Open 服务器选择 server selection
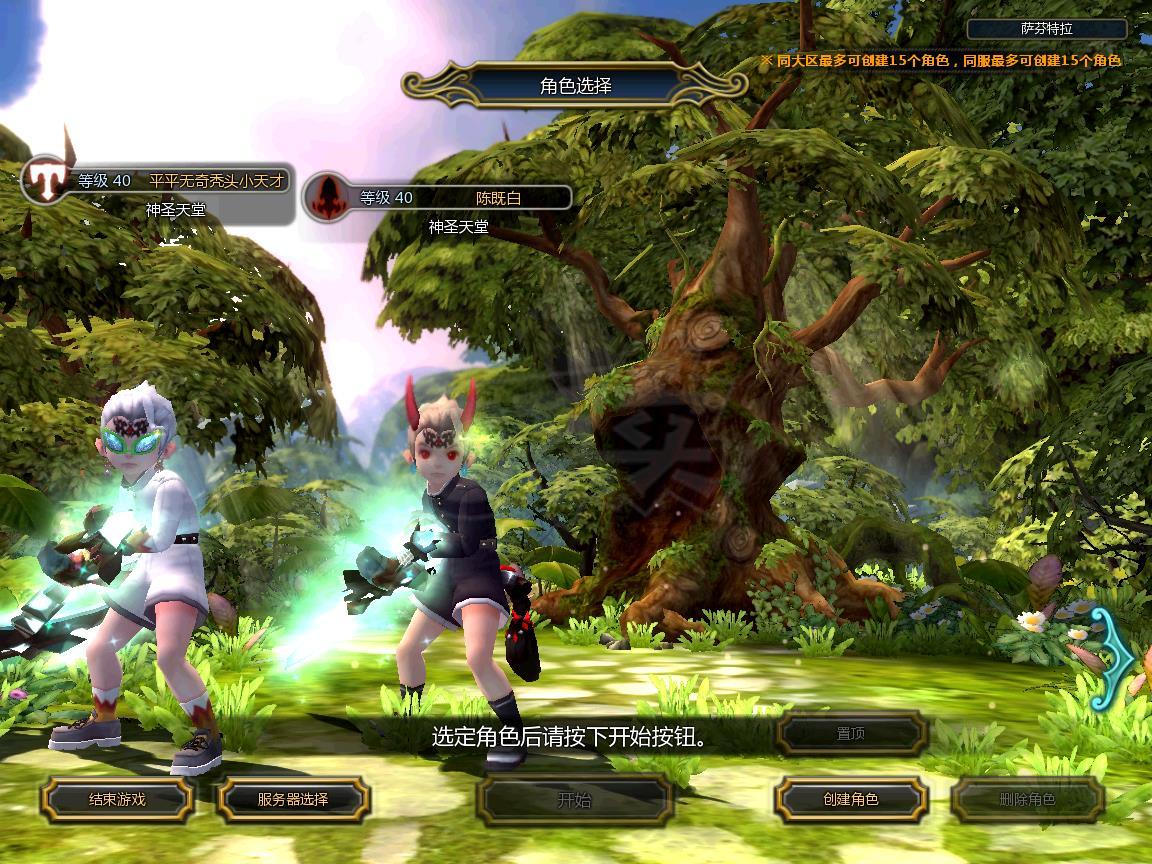The width and height of the screenshot is (1152, 864). click(293, 799)
